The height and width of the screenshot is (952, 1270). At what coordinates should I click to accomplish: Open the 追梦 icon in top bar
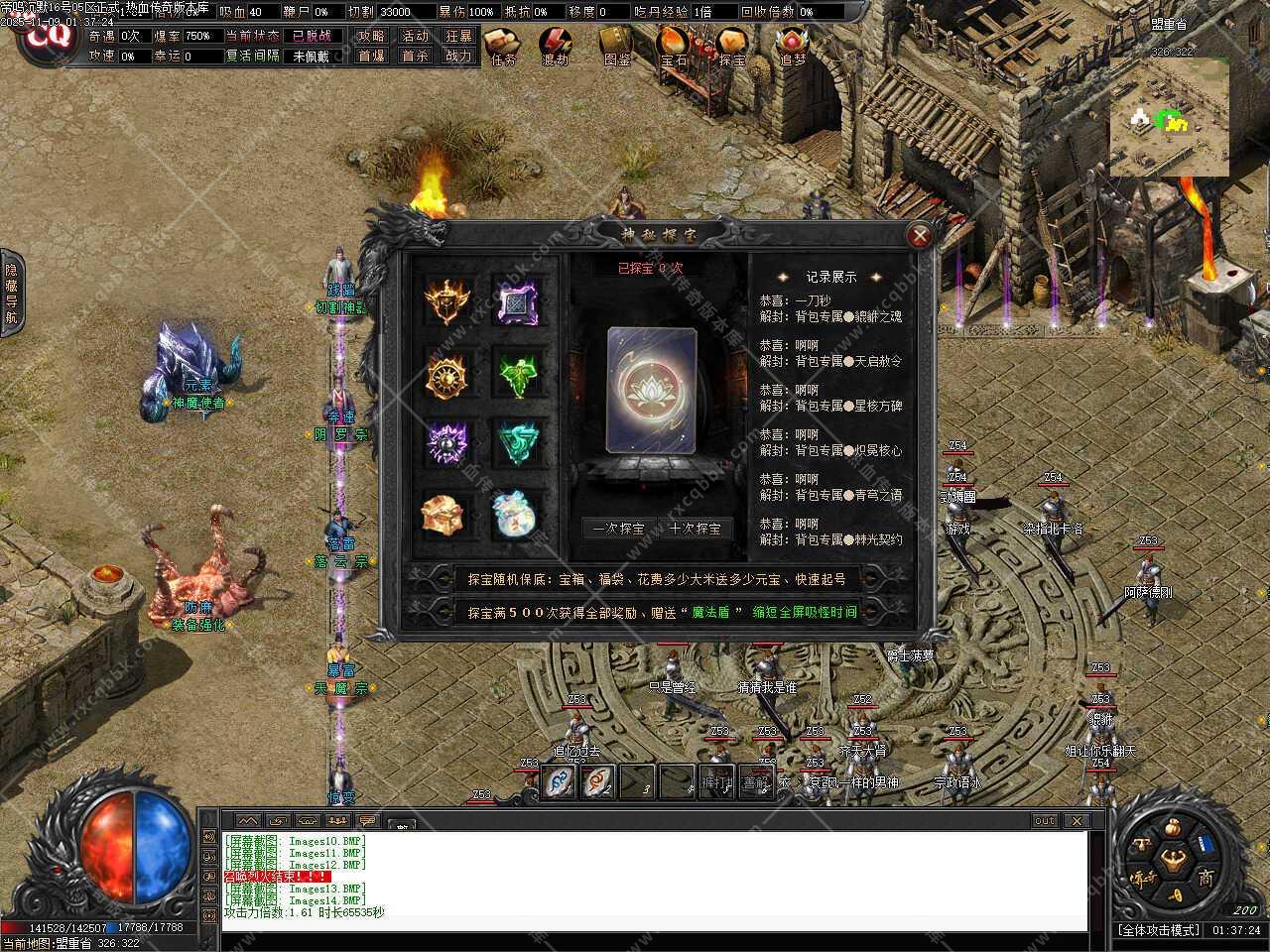coord(792,46)
